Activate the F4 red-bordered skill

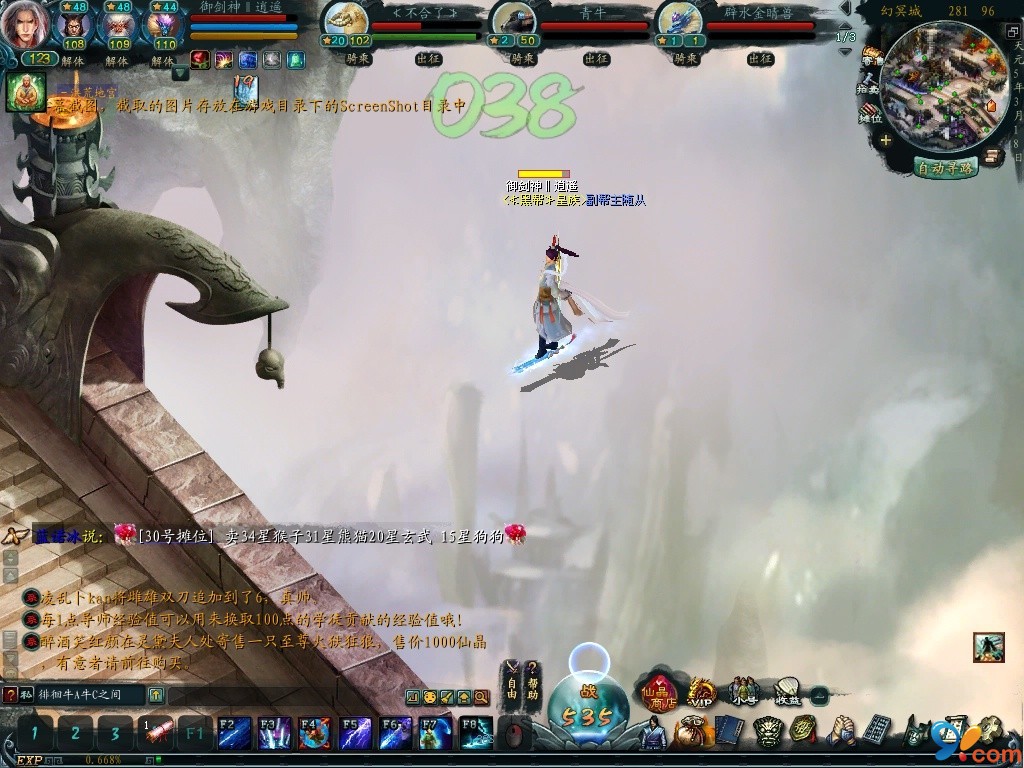315,733
